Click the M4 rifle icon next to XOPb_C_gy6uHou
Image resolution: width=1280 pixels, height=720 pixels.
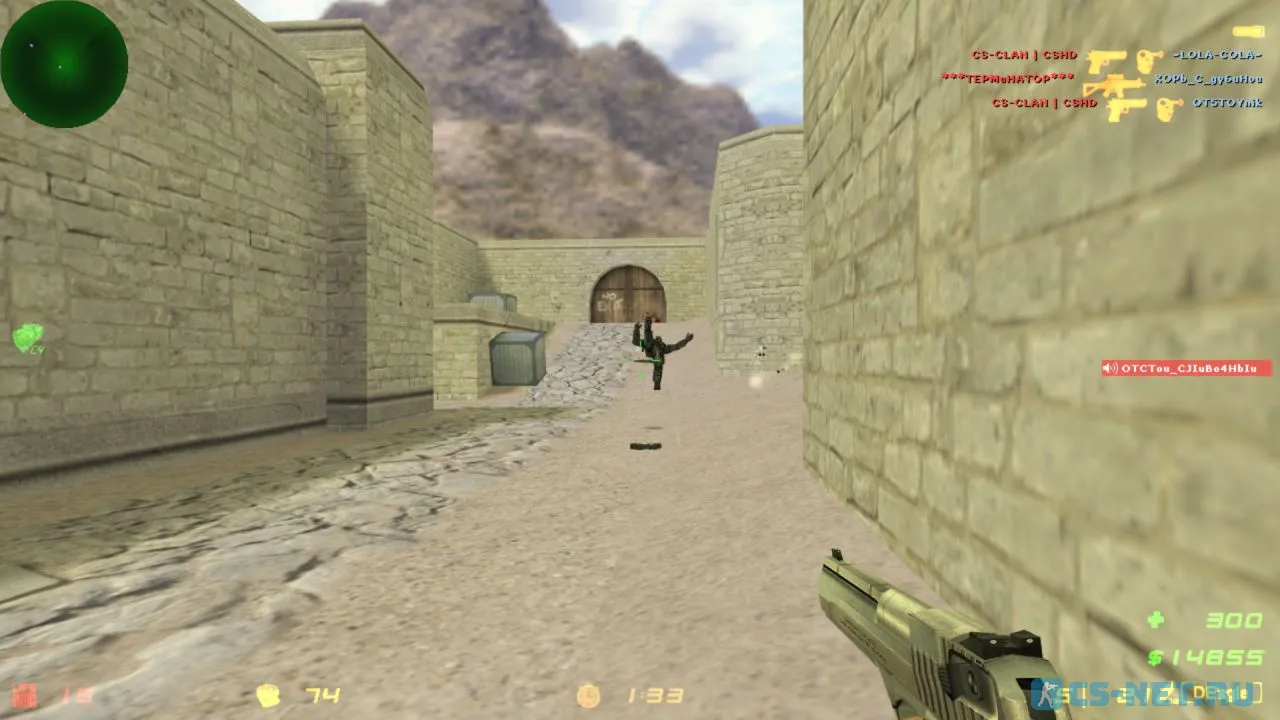tap(1115, 85)
